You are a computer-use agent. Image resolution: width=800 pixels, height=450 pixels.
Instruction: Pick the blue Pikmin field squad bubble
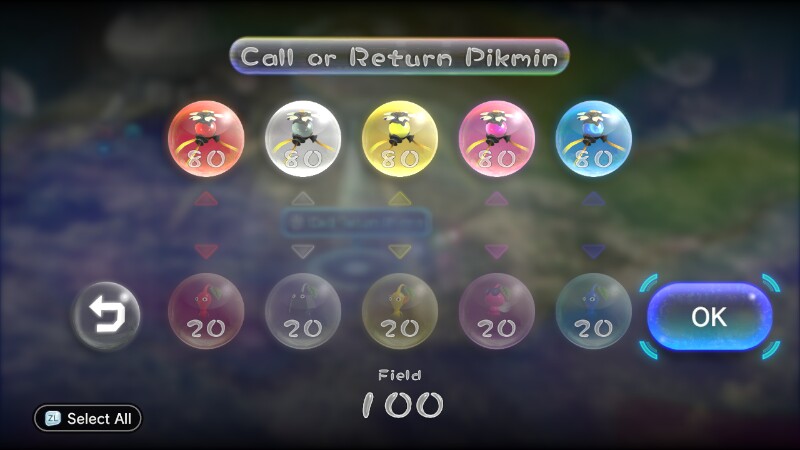[593, 311]
